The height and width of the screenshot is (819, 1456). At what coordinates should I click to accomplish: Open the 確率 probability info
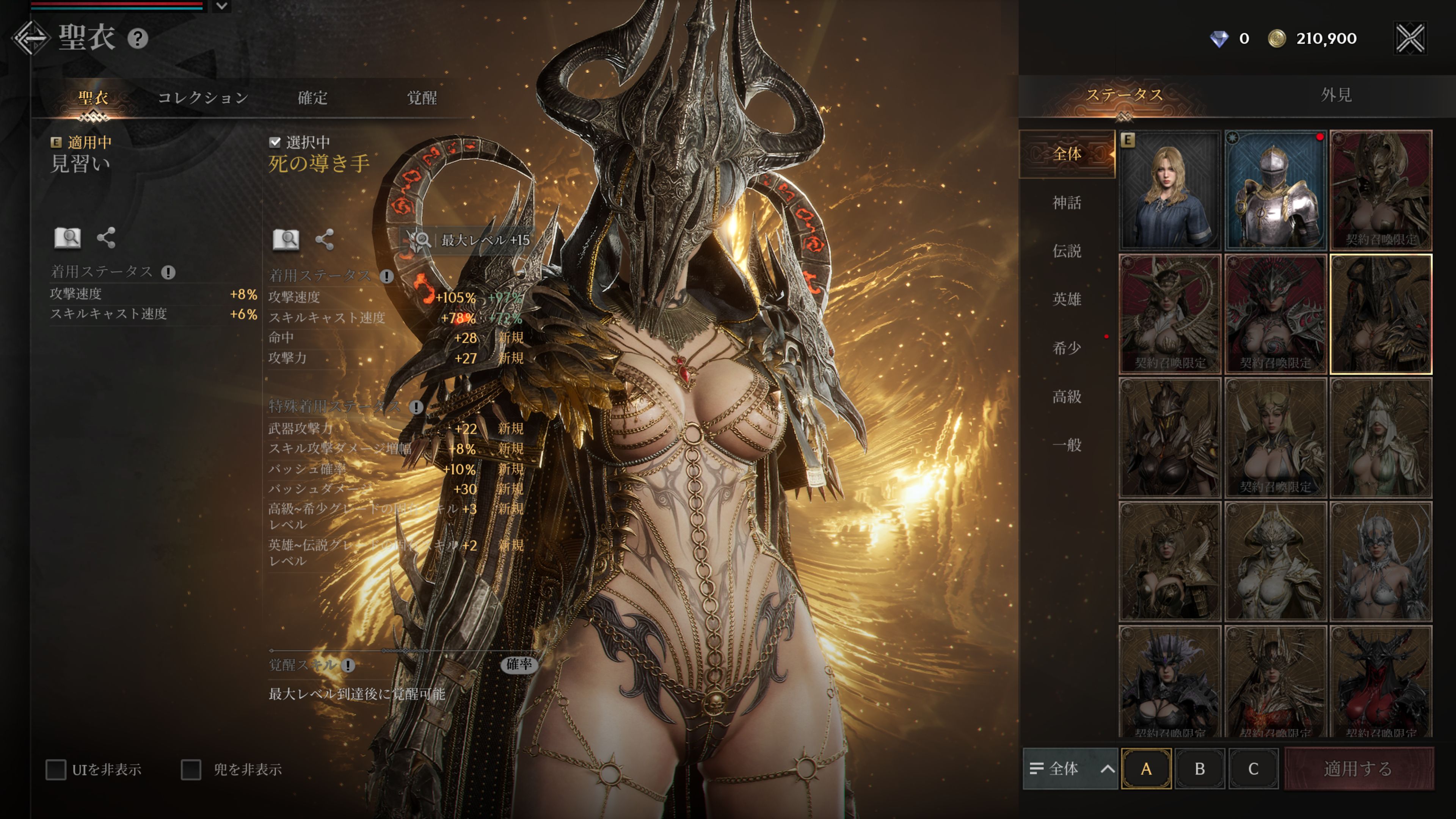click(518, 664)
